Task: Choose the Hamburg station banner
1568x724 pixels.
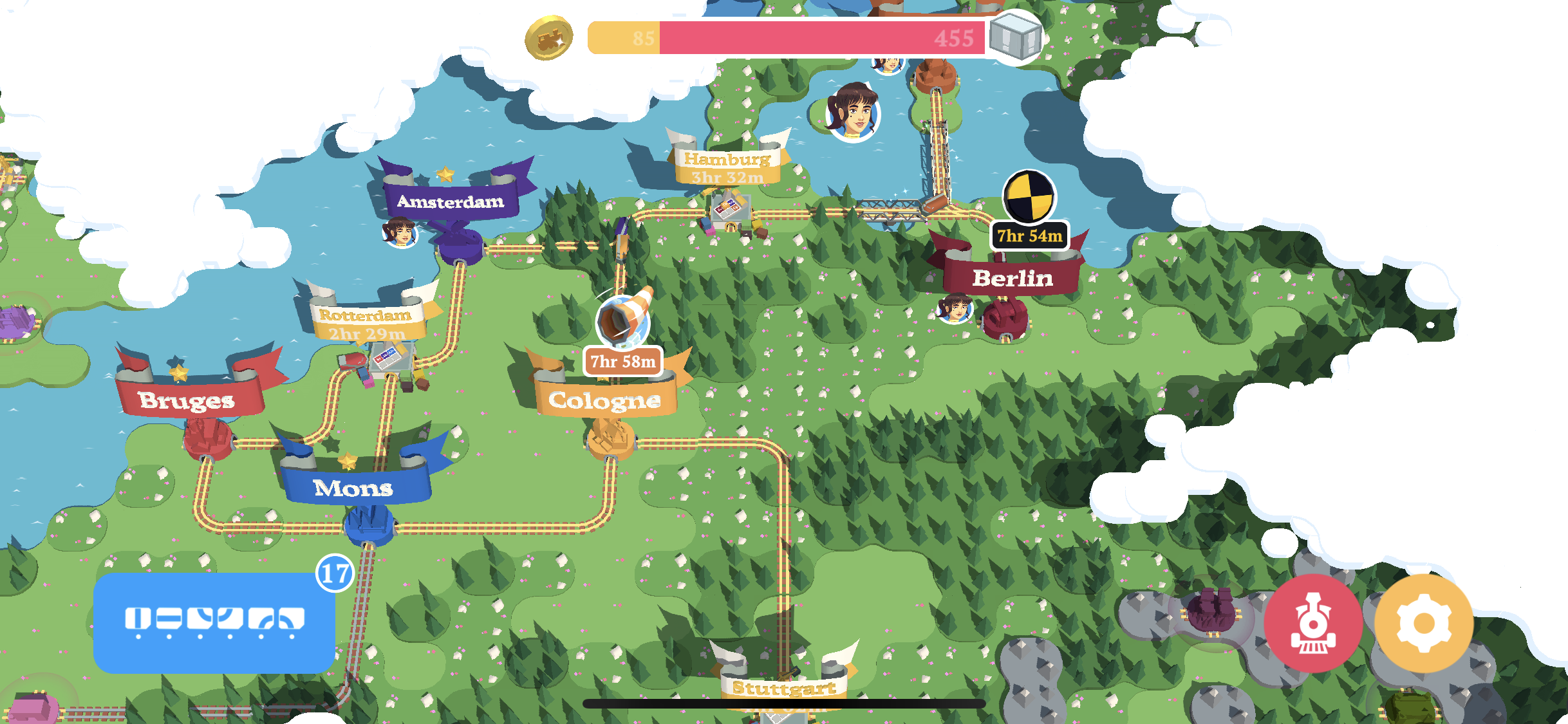Action: [x=727, y=166]
